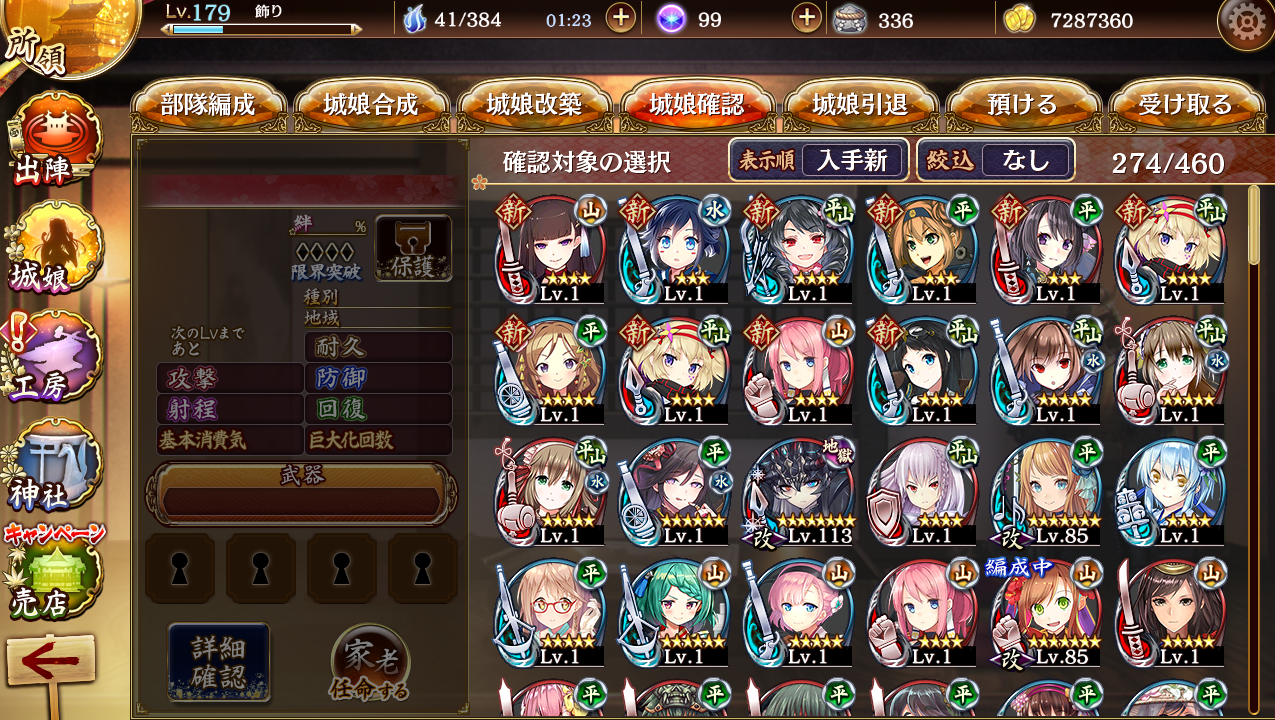The width and height of the screenshot is (1275, 720).
Task: Open the 受け取る tab
Action: tap(1185, 105)
